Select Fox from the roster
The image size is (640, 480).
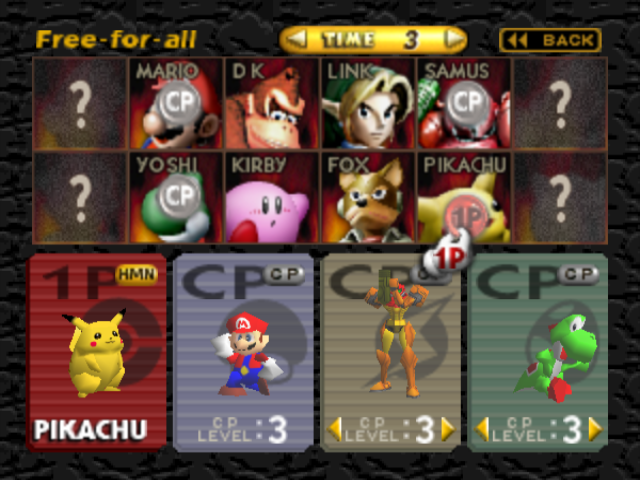pyautogui.click(x=367, y=197)
